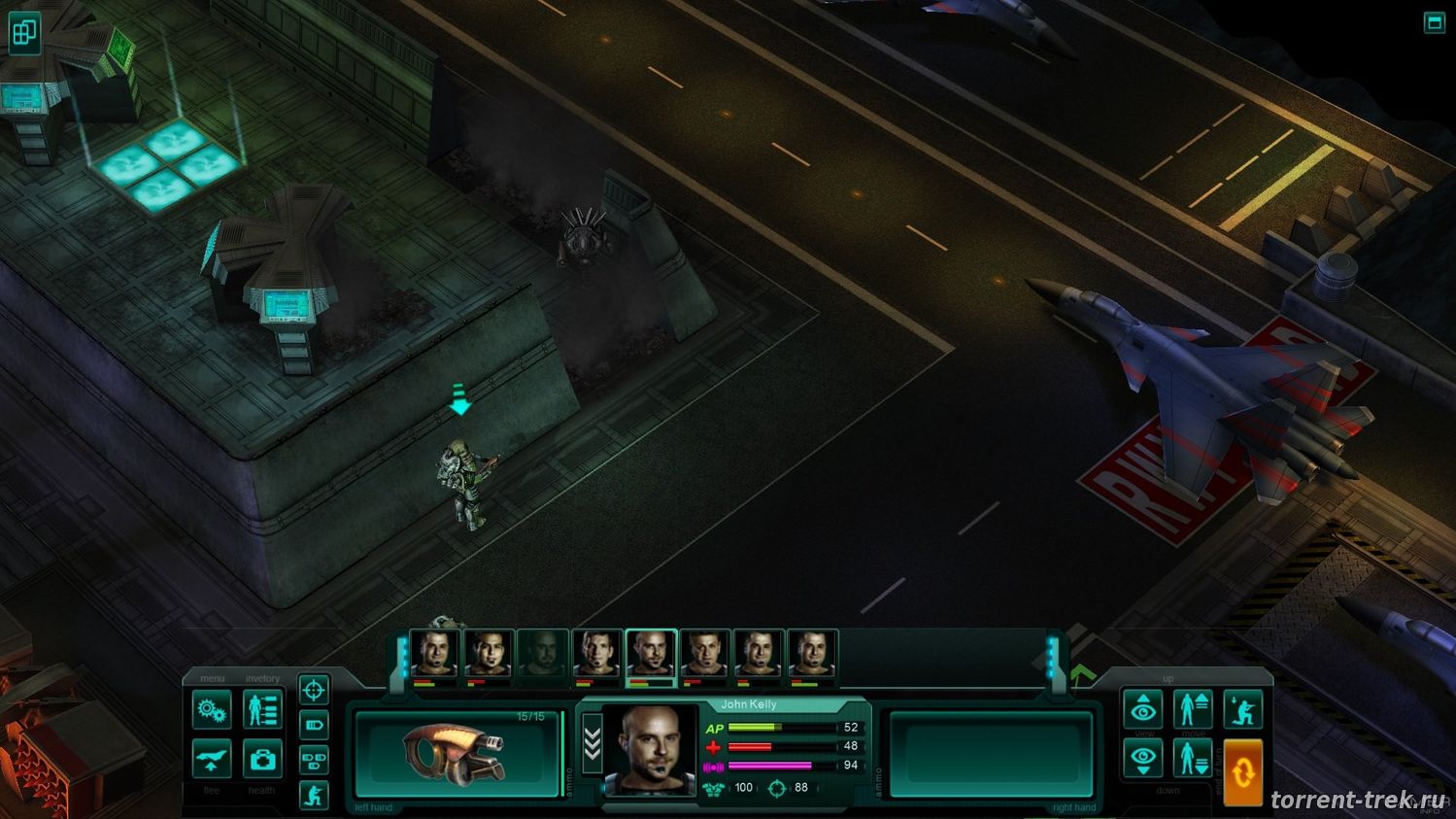Raise the view level with eye-up button
Screen dimensions: 1456x819
click(1143, 709)
